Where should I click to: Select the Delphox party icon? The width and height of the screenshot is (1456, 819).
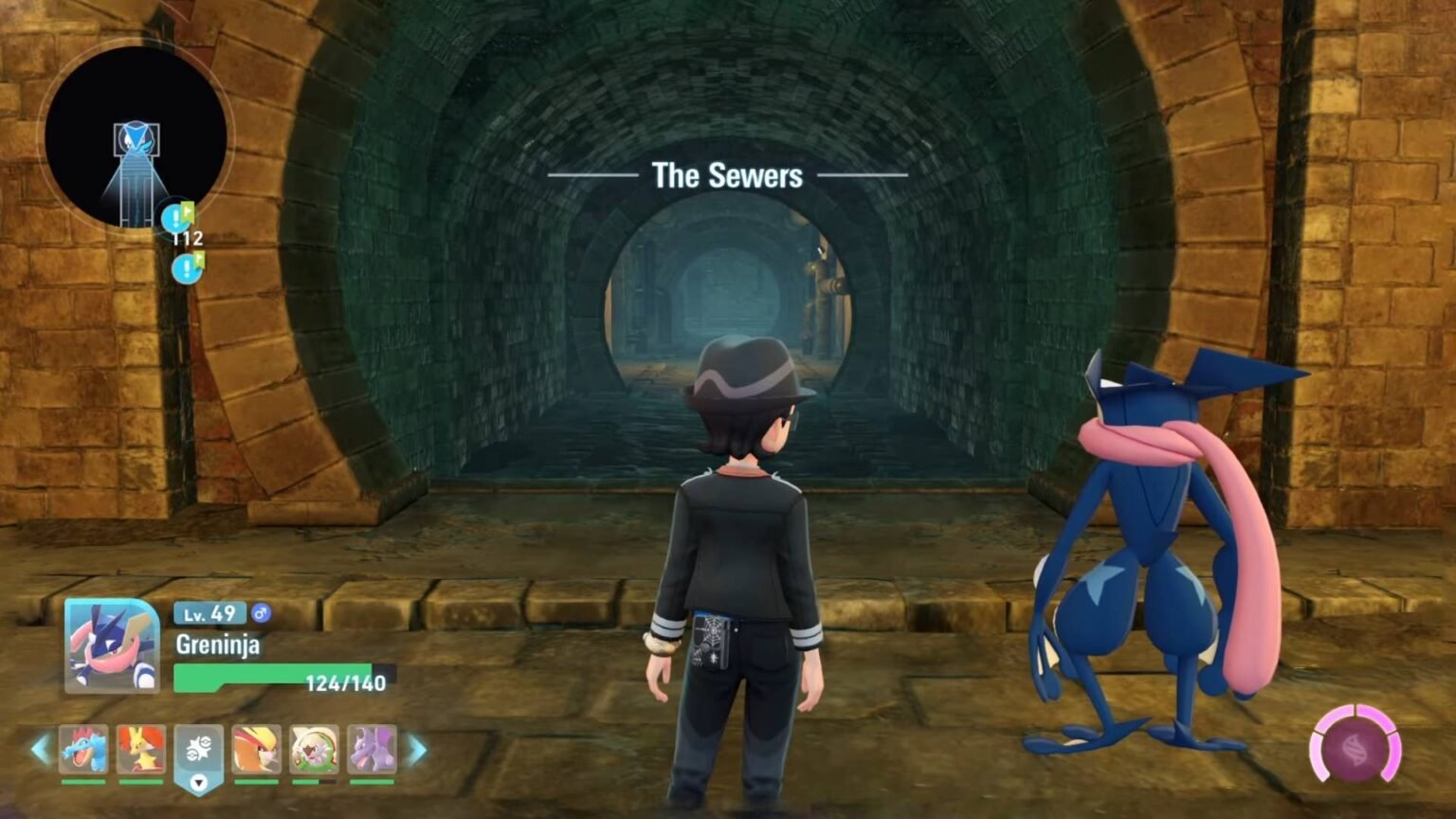140,748
